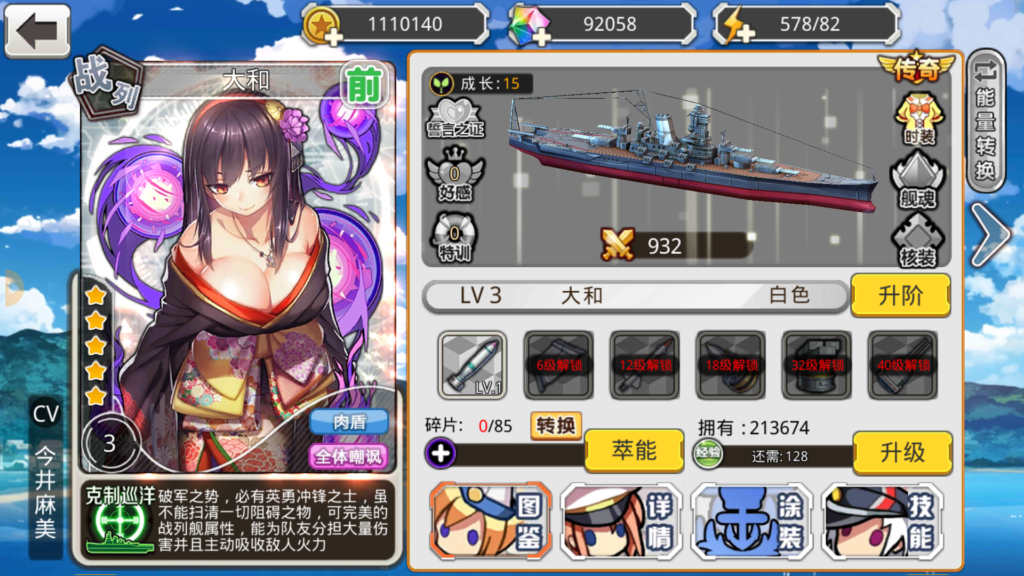Open the 特训 special training icon

point(454,238)
